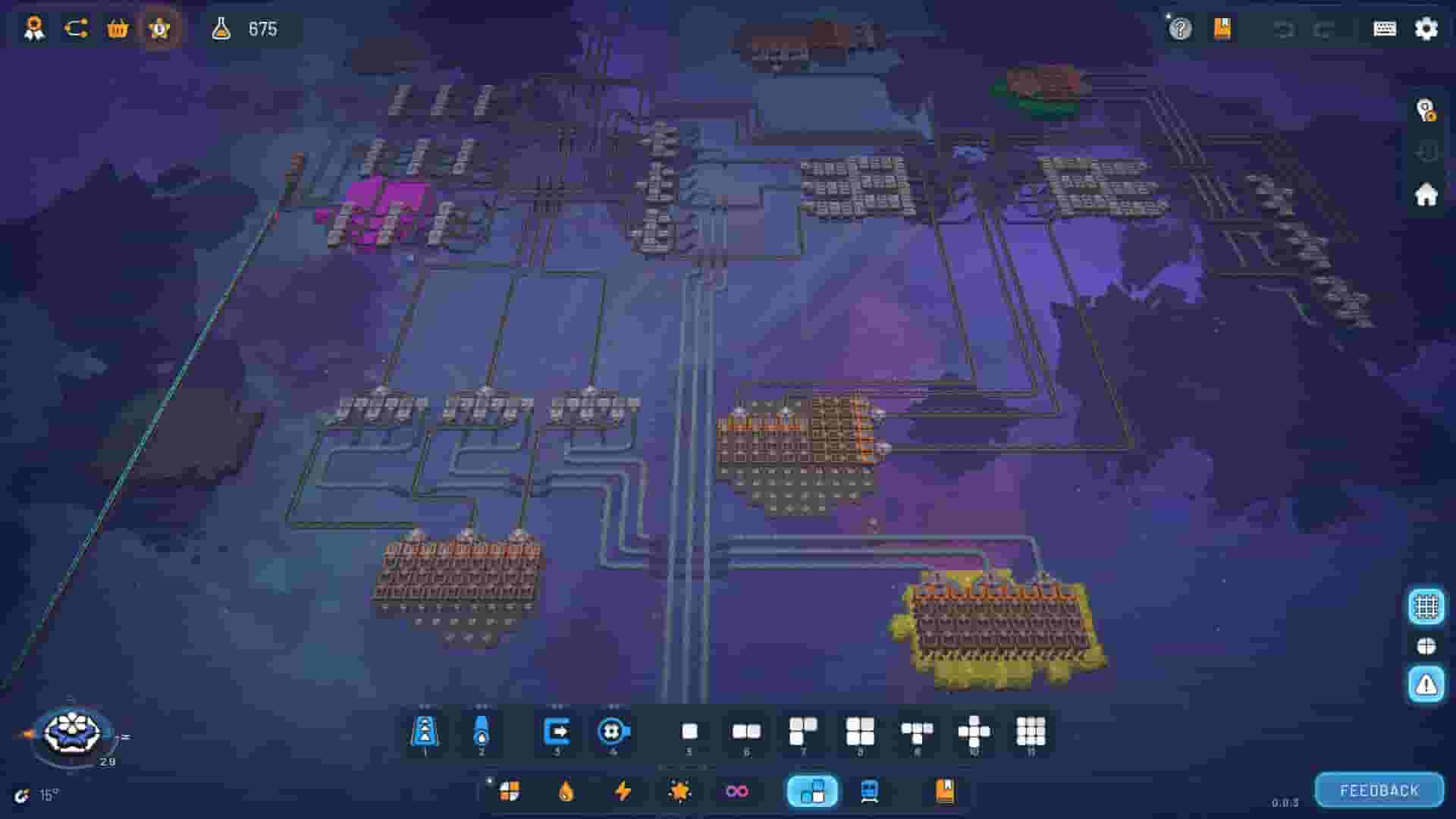1456x819 pixels.
Task: Expand the shopping basket menu at top left
Action: point(118,29)
